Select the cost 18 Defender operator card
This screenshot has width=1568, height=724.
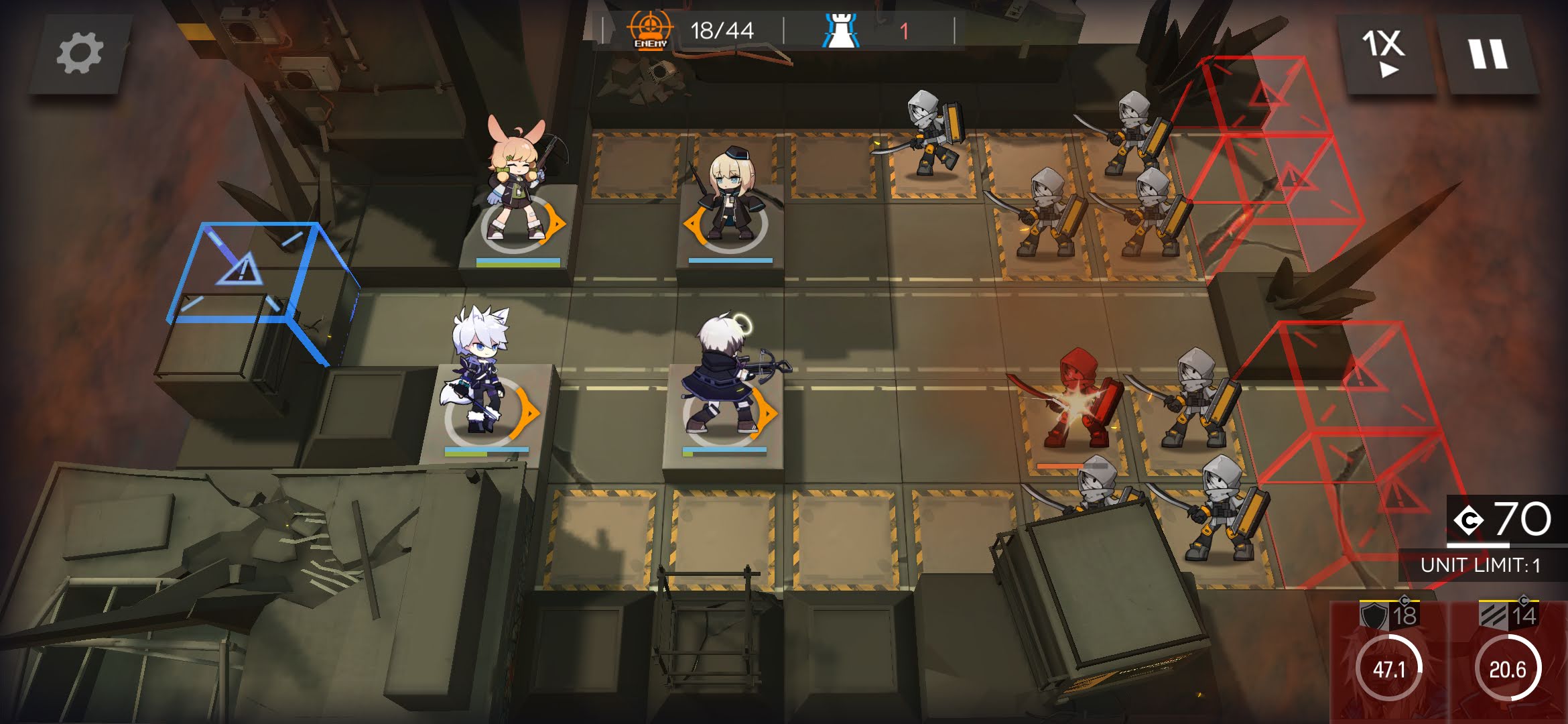(x=1389, y=660)
